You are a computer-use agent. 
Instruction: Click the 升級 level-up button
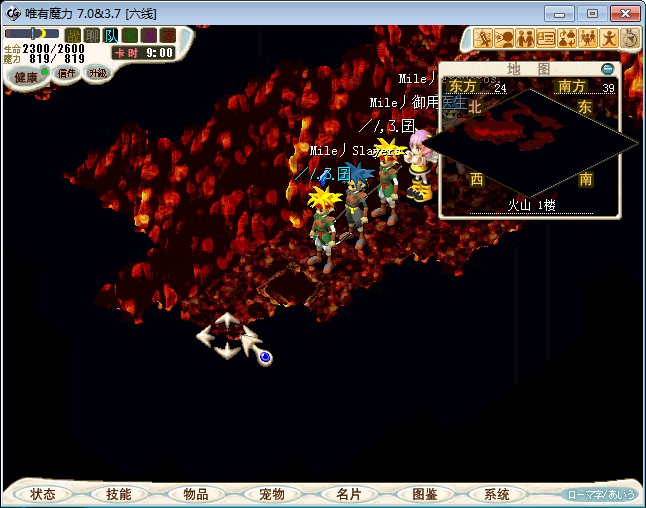[97, 73]
